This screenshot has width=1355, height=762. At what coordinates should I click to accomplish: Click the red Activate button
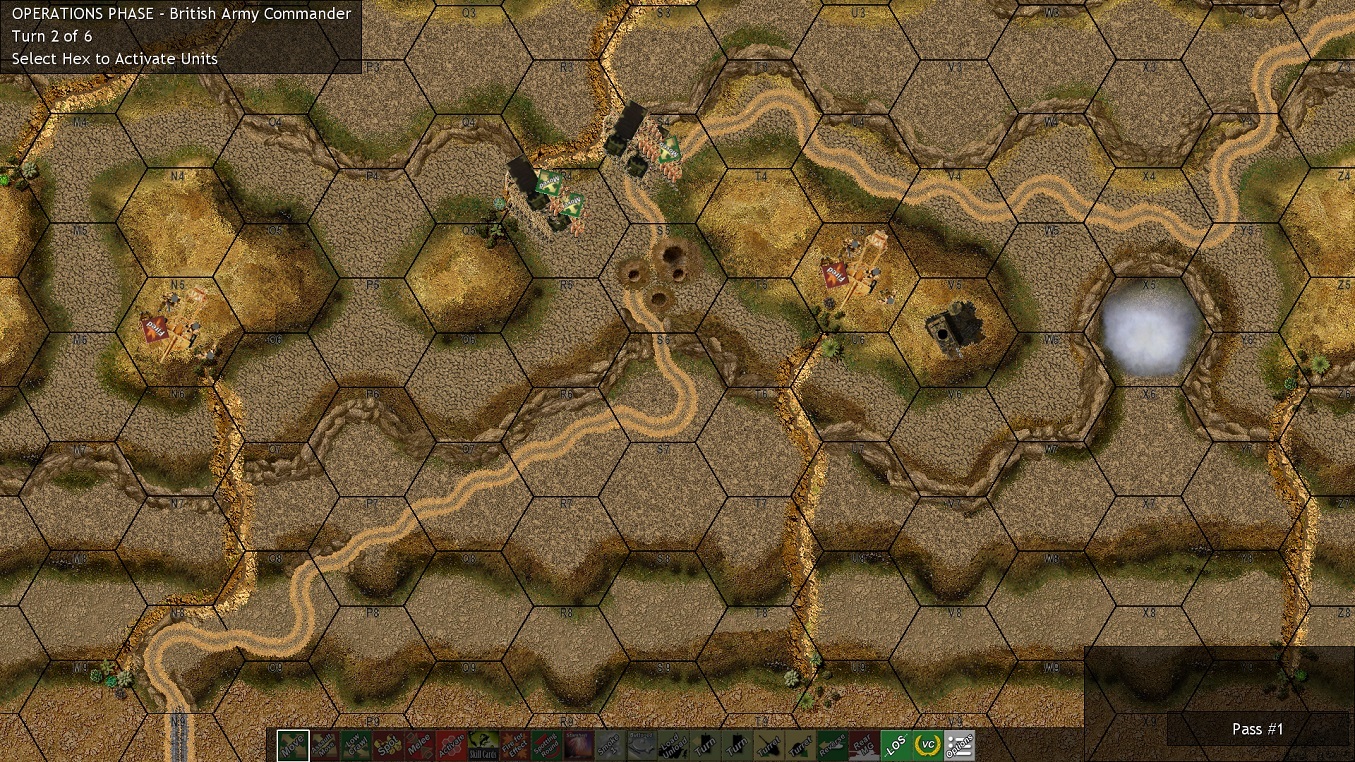pyautogui.click(x=451, y=745)
